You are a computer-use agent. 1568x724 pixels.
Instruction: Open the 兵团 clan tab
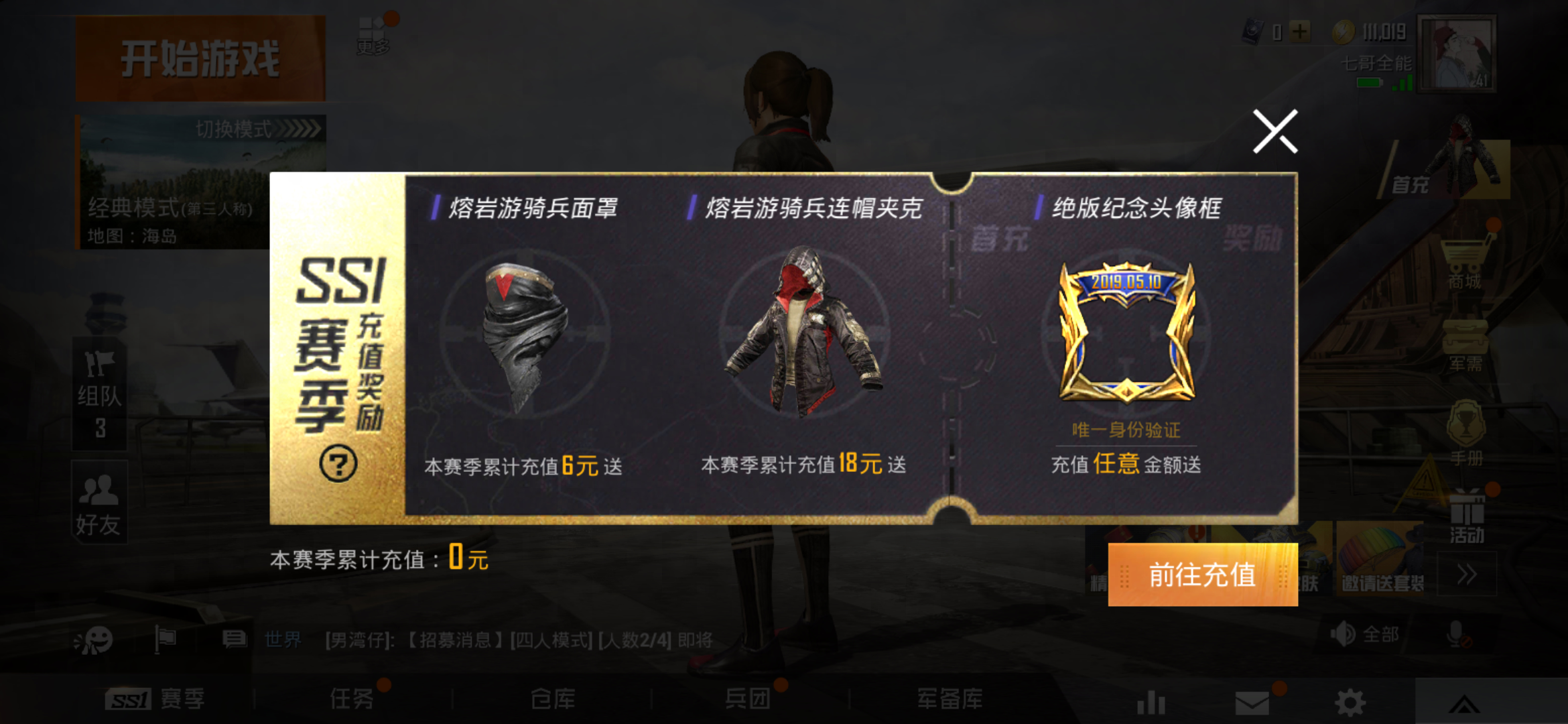pos(748,700)
